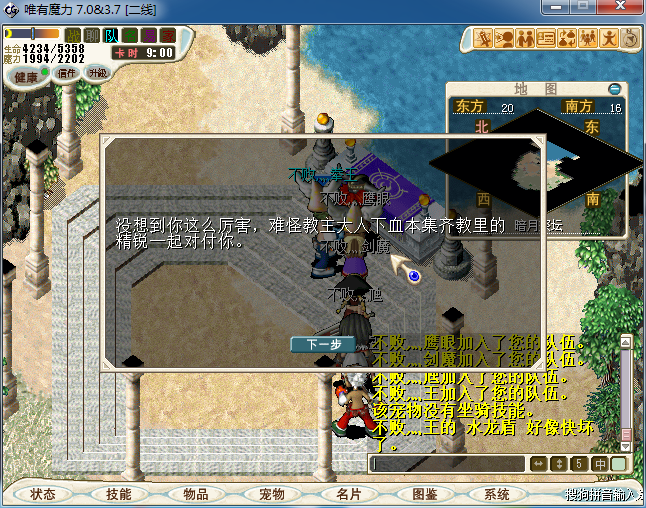Open the name card exchange icon
This screenshot has height=508, width=646.
coord(546,39)
